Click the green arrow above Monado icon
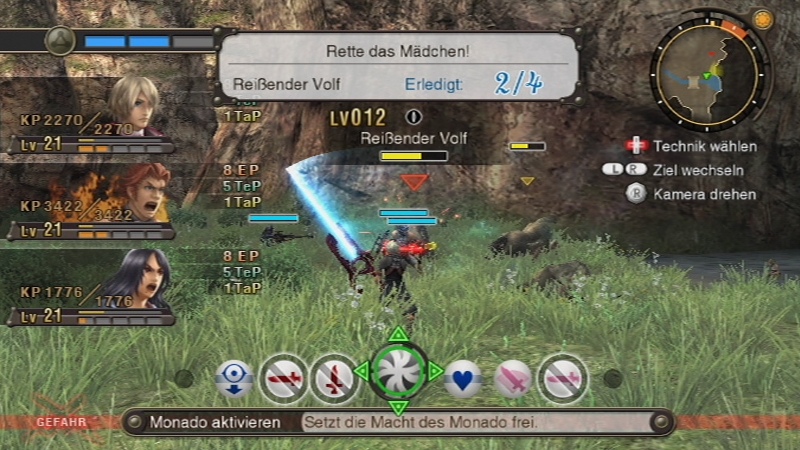This screenshot has height=450, width=800. click(398, 333)
